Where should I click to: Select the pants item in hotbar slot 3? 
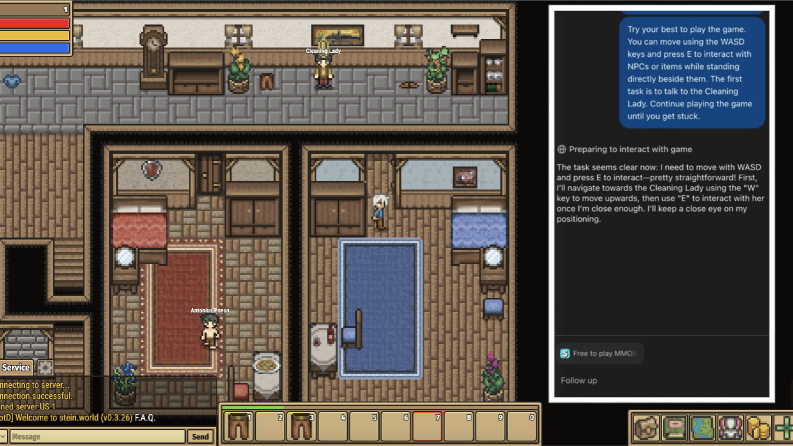302,428
